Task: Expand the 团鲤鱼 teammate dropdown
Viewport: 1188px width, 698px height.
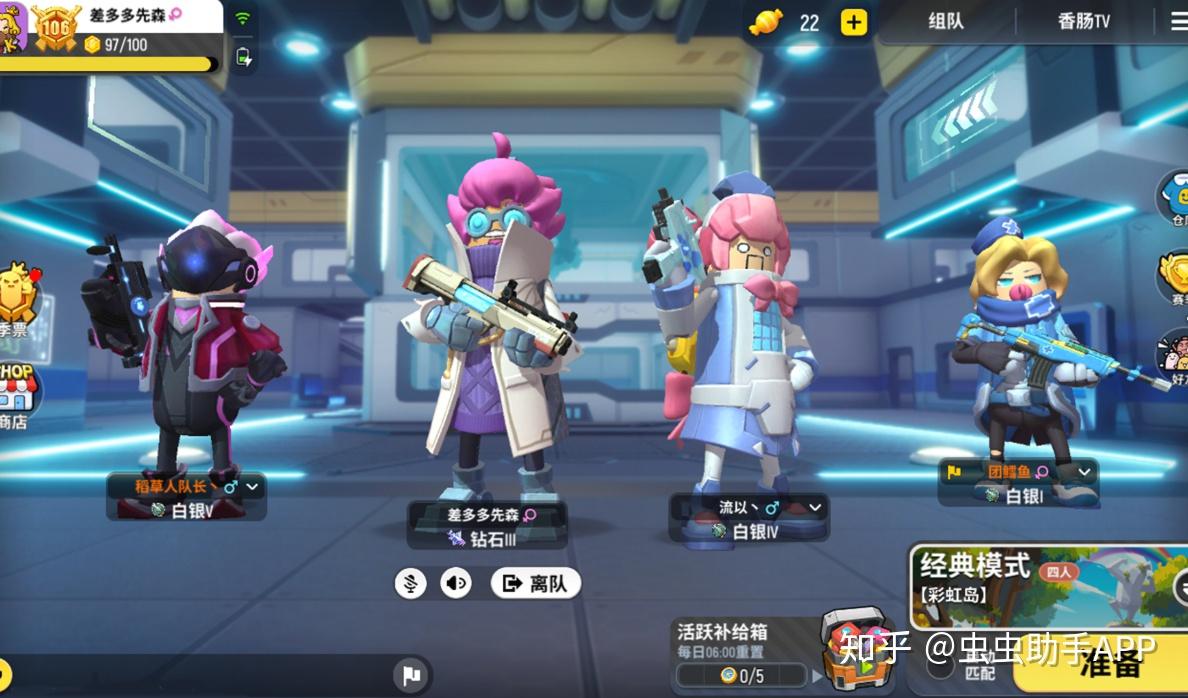Action: tap(1085, 471)
